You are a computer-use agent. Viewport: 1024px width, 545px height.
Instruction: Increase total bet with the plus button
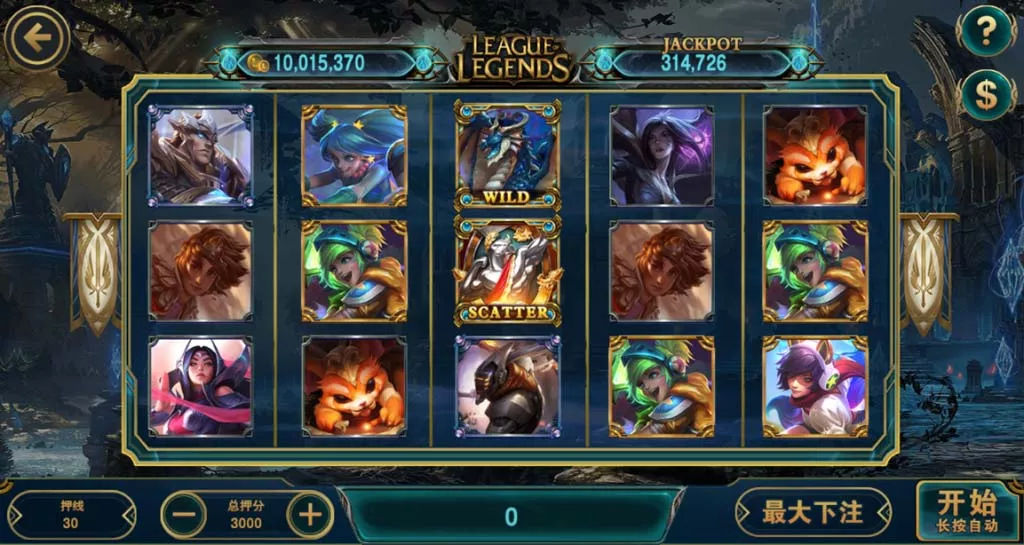click(310, 515)
